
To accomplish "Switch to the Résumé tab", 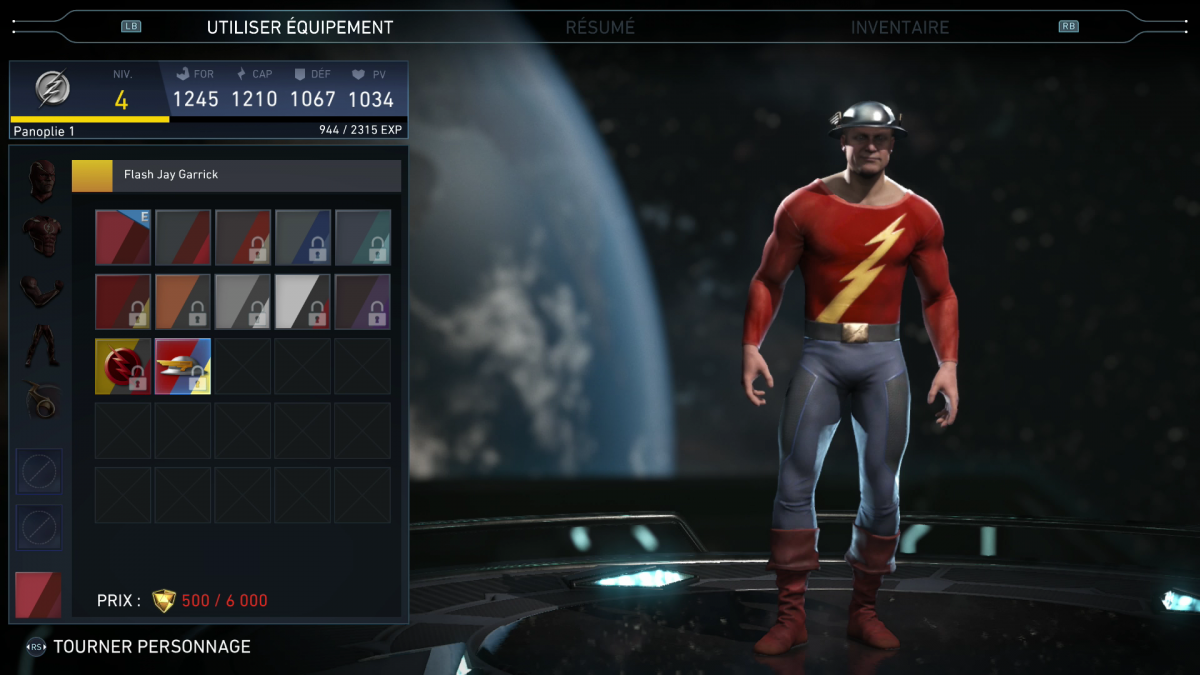I will click(600, 28).
